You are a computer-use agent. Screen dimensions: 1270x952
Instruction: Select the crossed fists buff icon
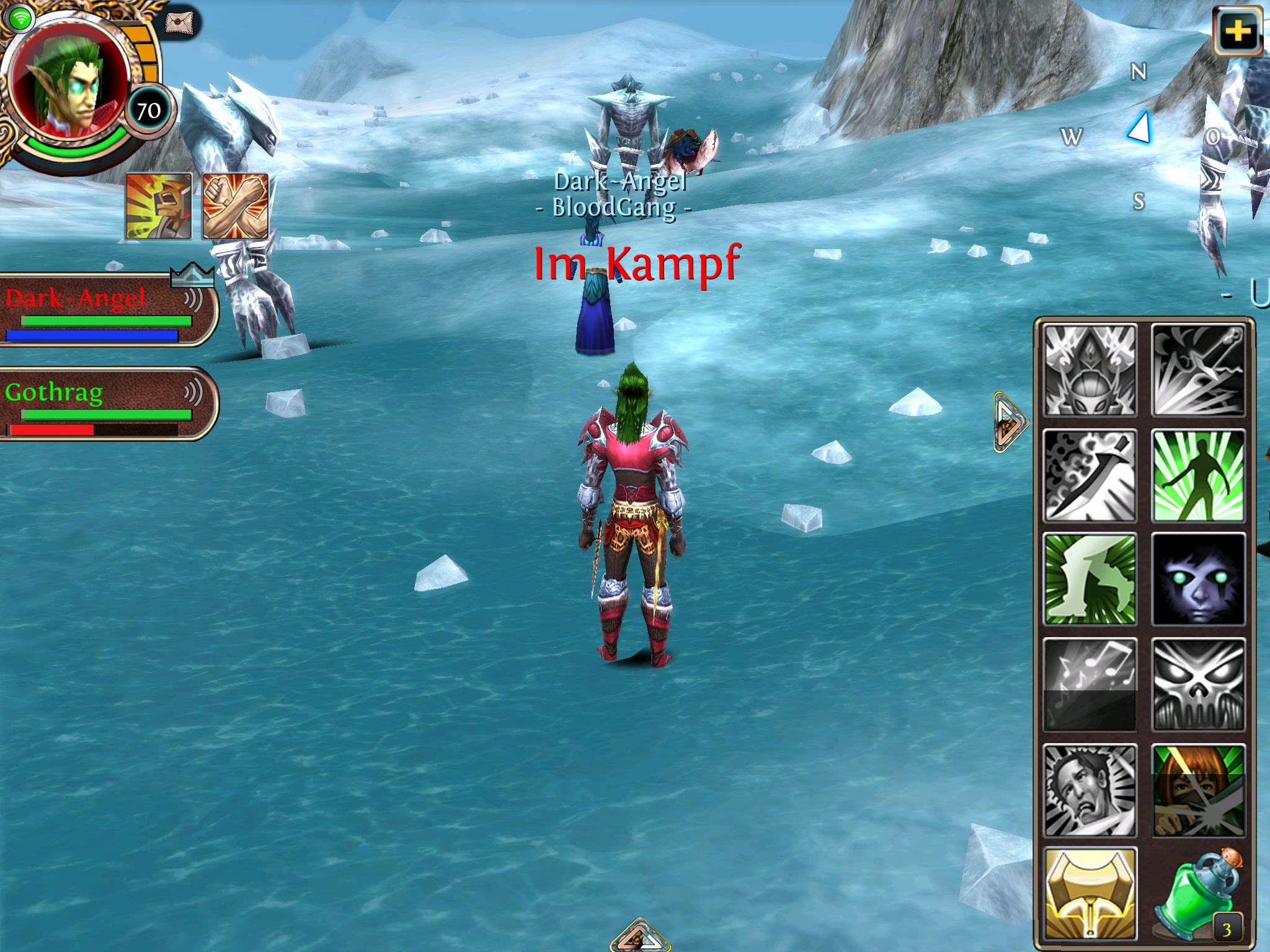(236, 206)
